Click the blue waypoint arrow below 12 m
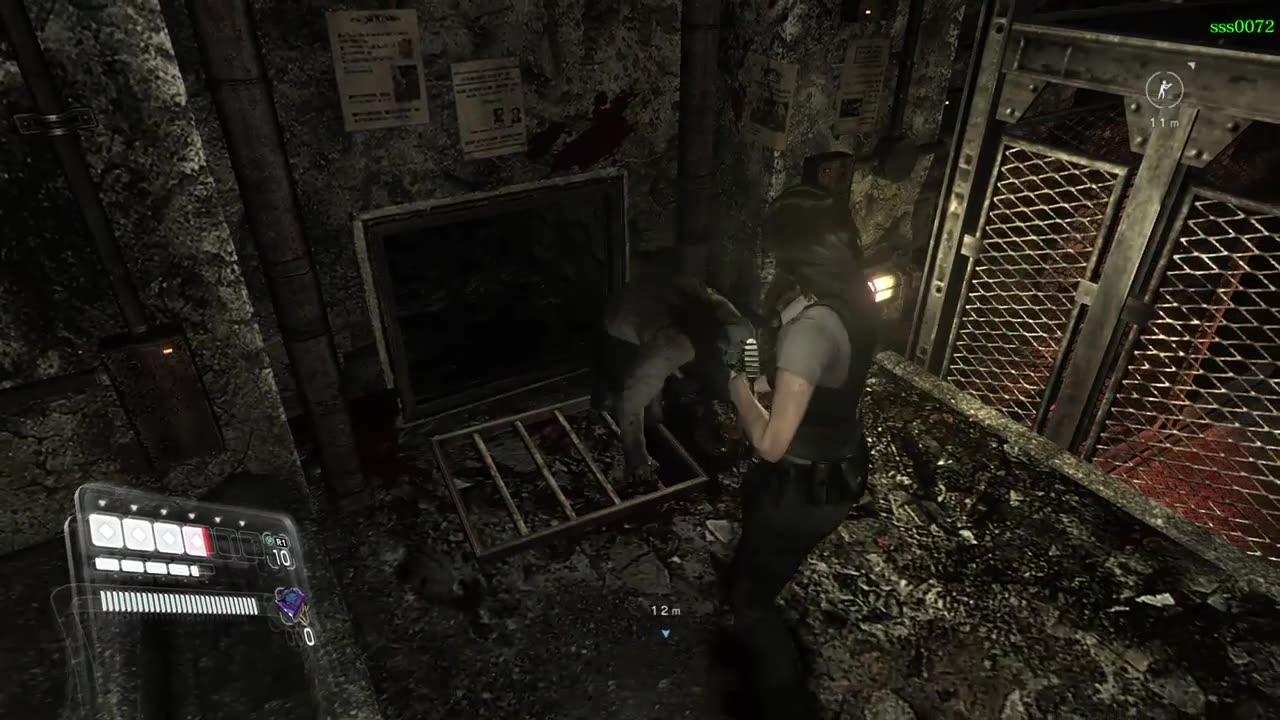The height and width of the screenshot is (720, 1280). point(664,632)
